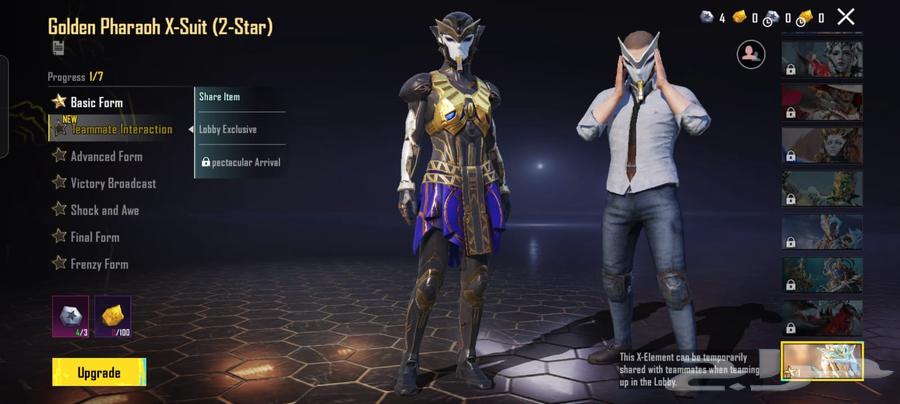Select the Advanced Form stage
Viewport: 900px width, 404px height.
[106, 156]
